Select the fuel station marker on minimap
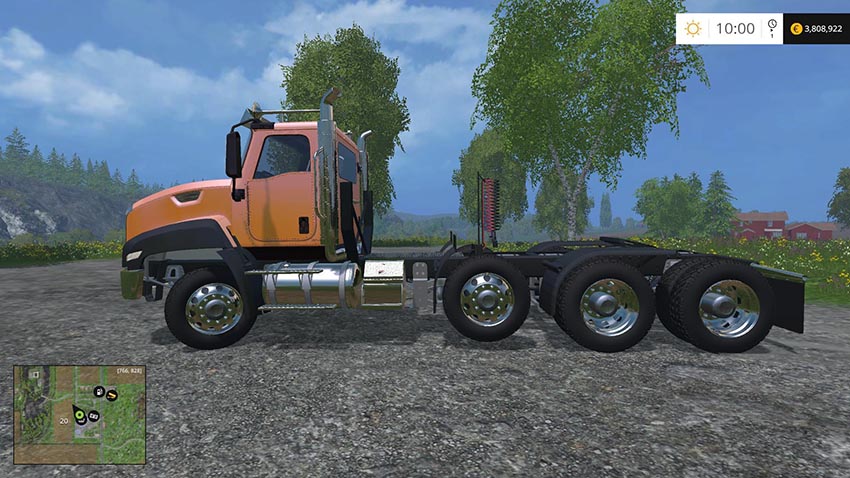This screenshot has width=850, height=478. pyautogui.click(x=99, y=391)
